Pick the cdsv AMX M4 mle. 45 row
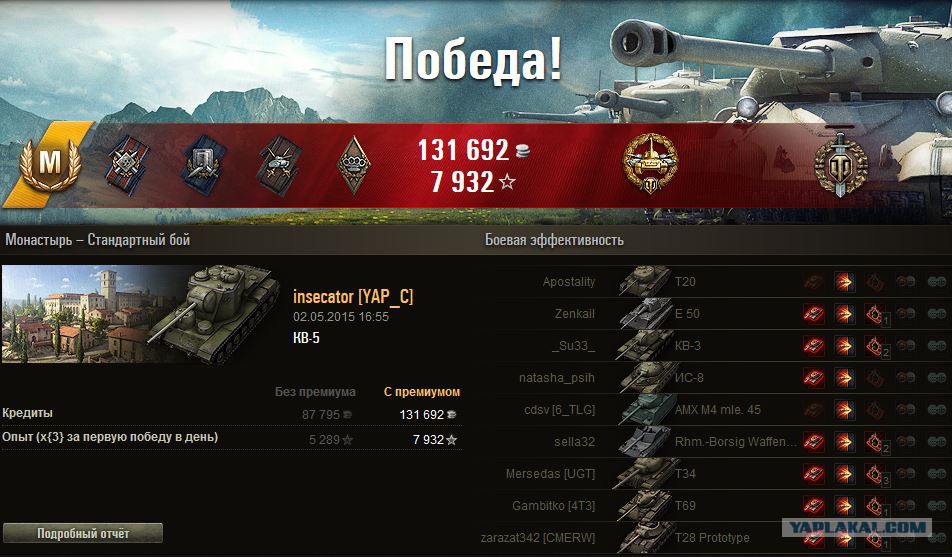The image size is (952, 557). coord(700,410)
